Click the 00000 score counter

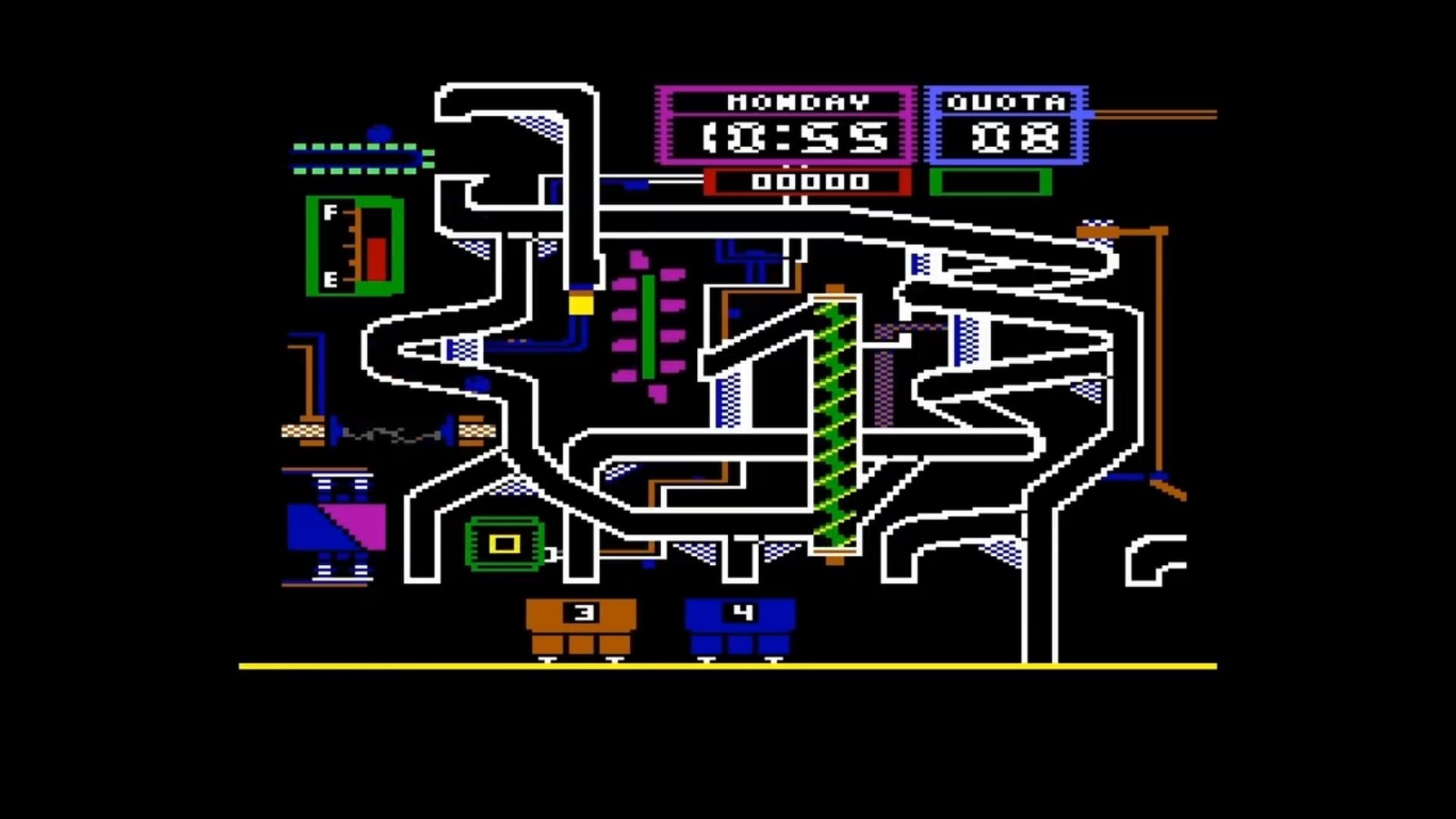pyautogui.click(x=808, y=182)
